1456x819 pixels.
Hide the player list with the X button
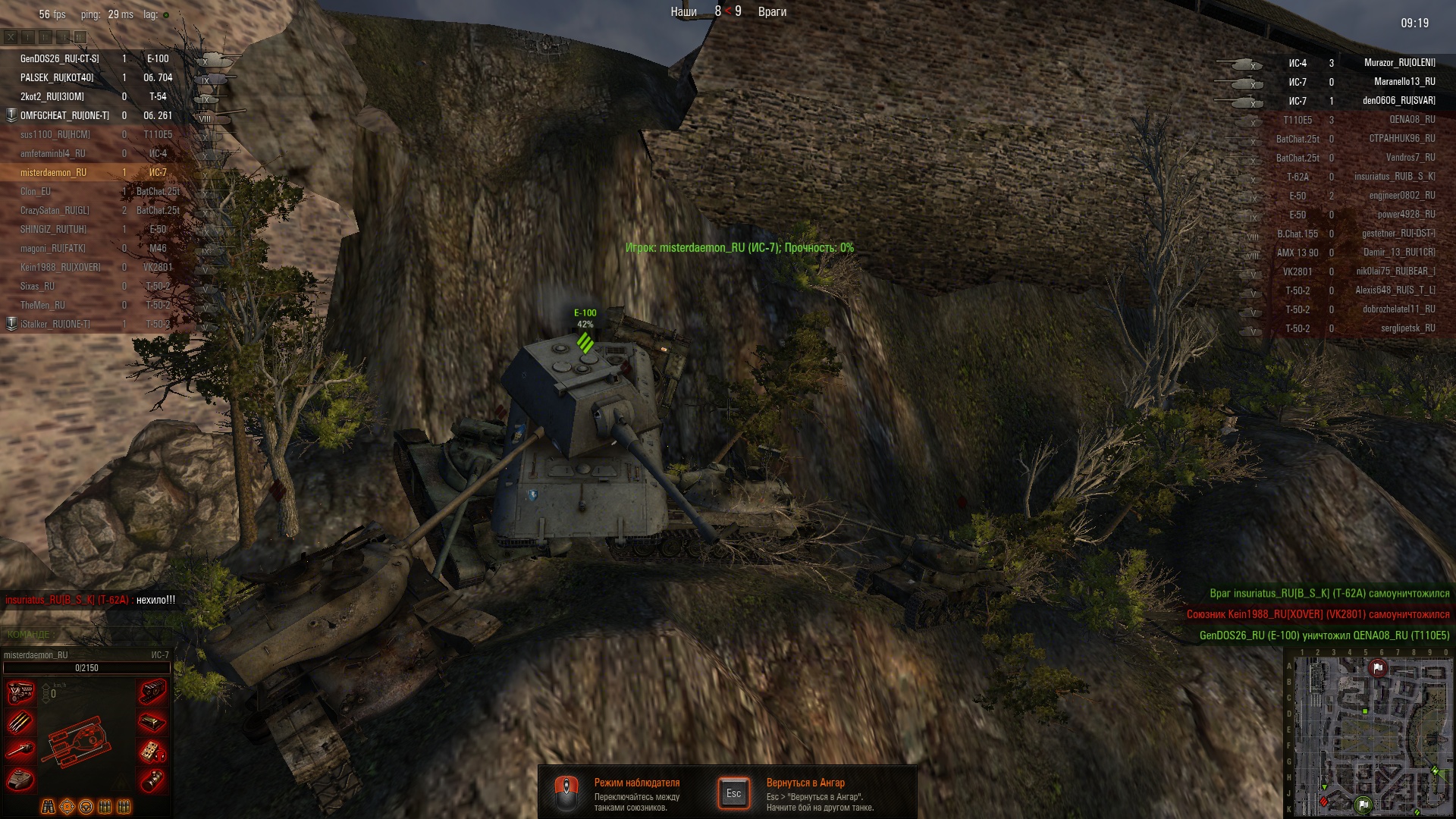(x=11, y=36)
